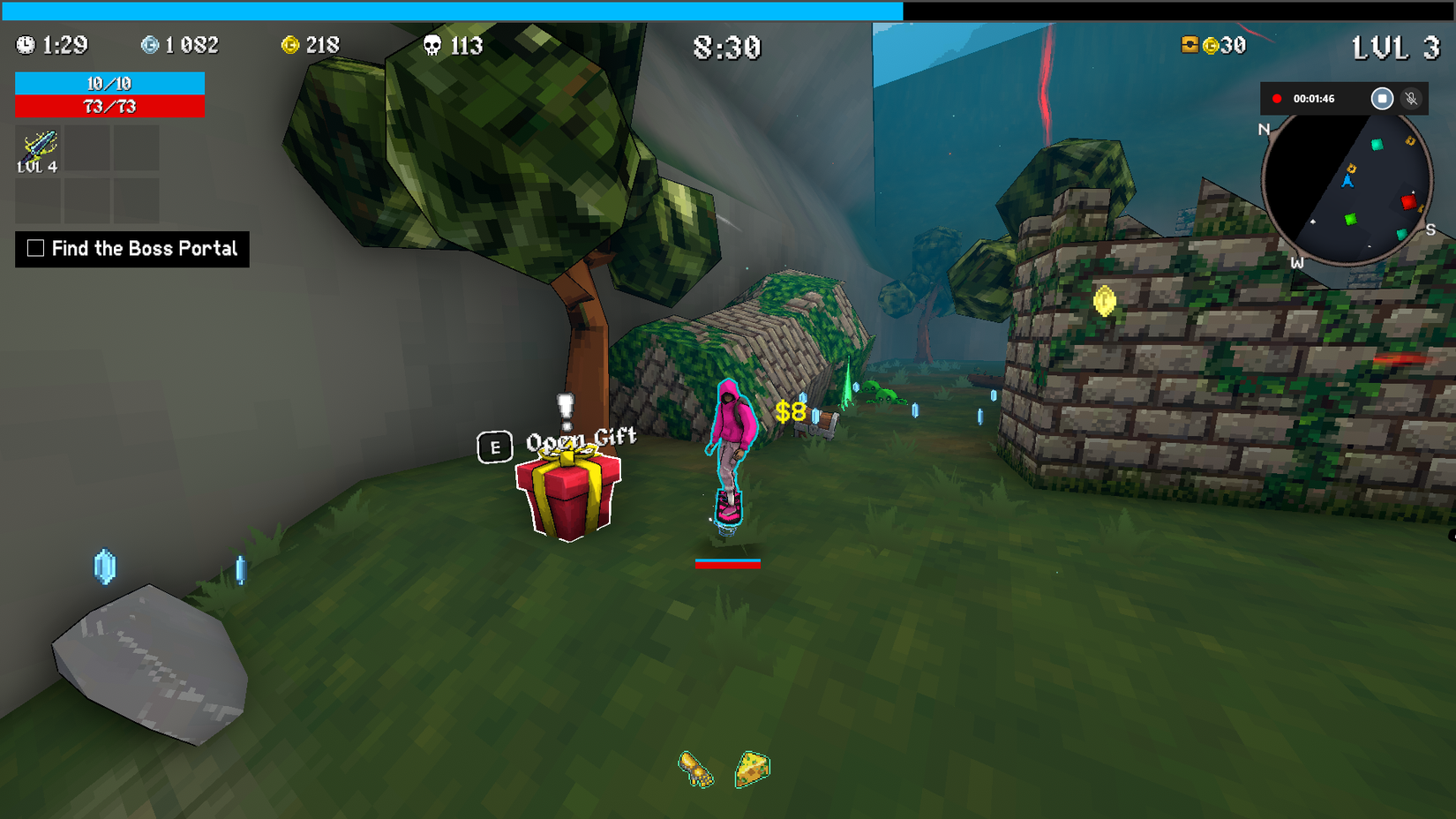
Task: Click the 00:01:46 recording timer
Action: [x=1315, y=99]
